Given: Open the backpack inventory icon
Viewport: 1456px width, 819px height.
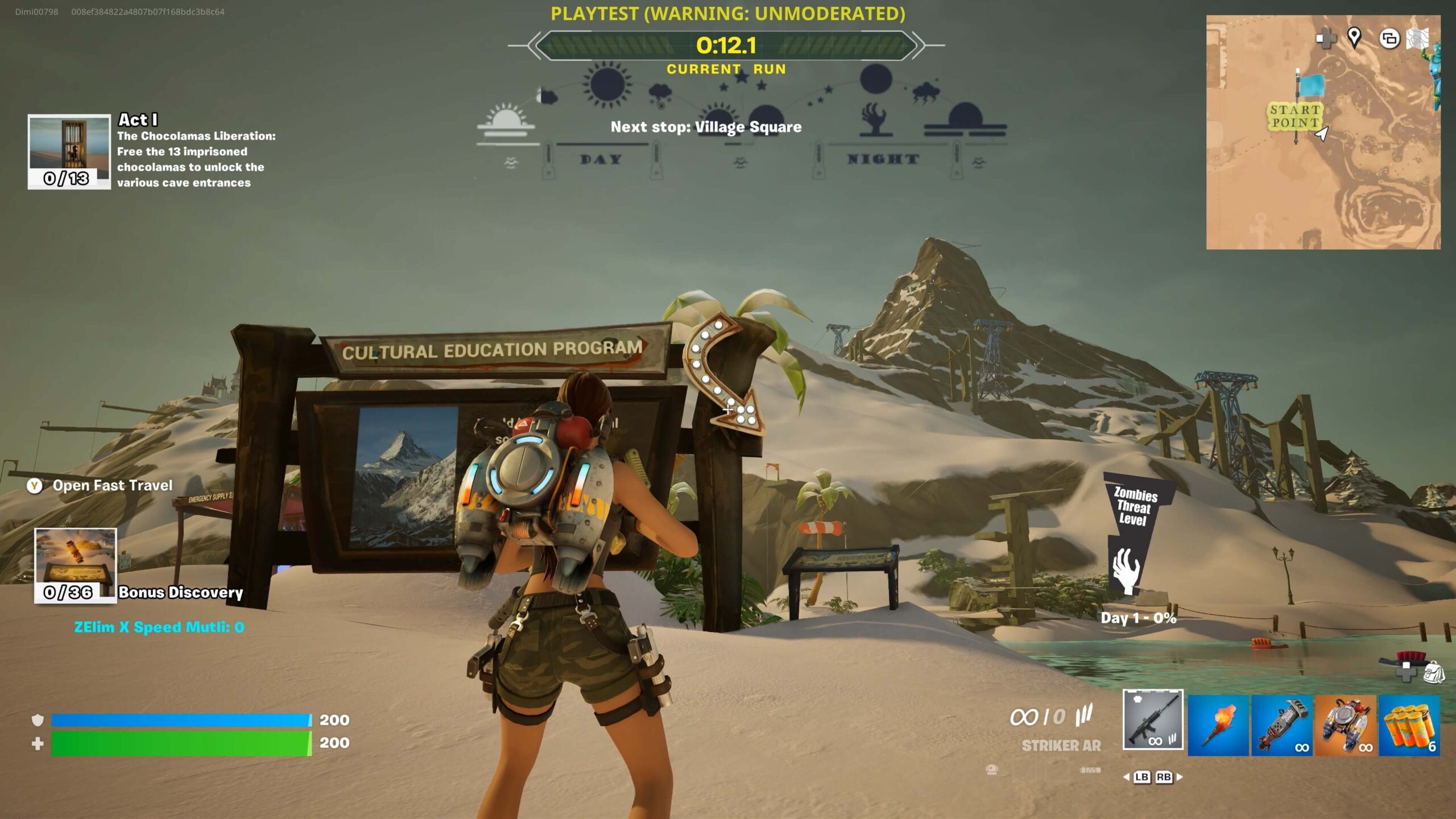Looking at the screenshot, I should [1433, 673].
